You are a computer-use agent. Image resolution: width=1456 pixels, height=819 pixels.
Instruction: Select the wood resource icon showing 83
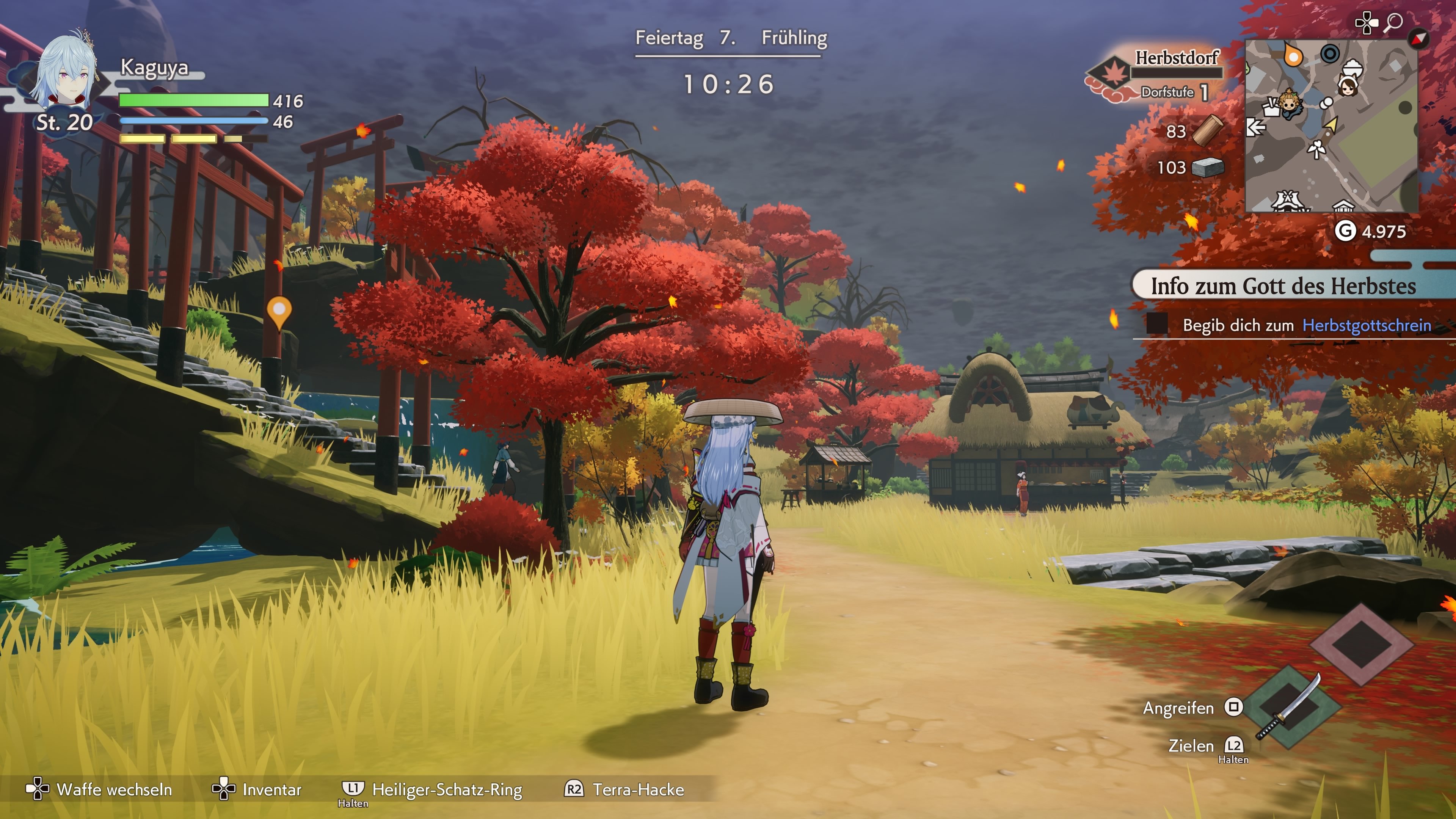coord(1208,131)
